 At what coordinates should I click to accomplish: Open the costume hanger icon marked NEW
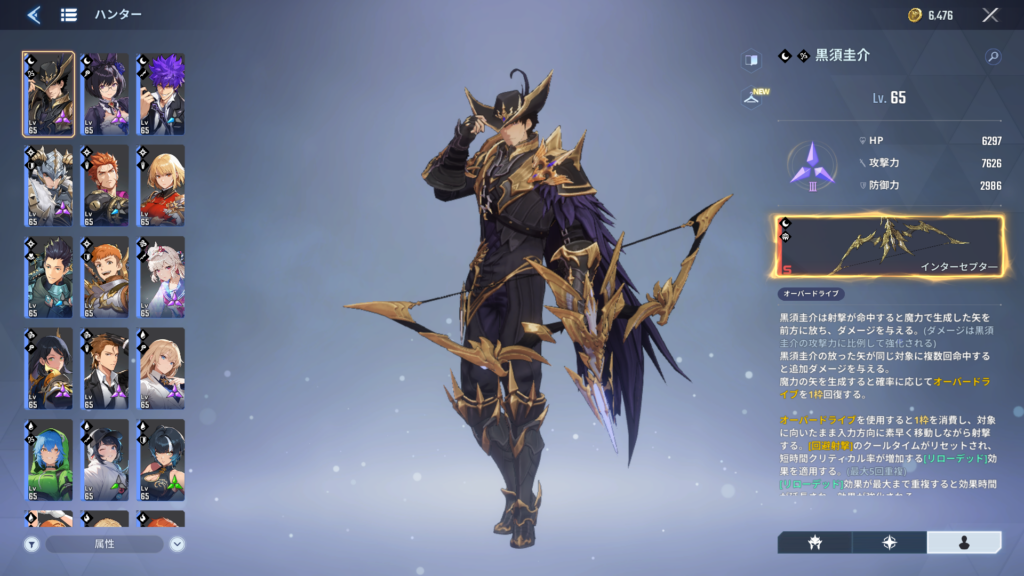[751, 97]
